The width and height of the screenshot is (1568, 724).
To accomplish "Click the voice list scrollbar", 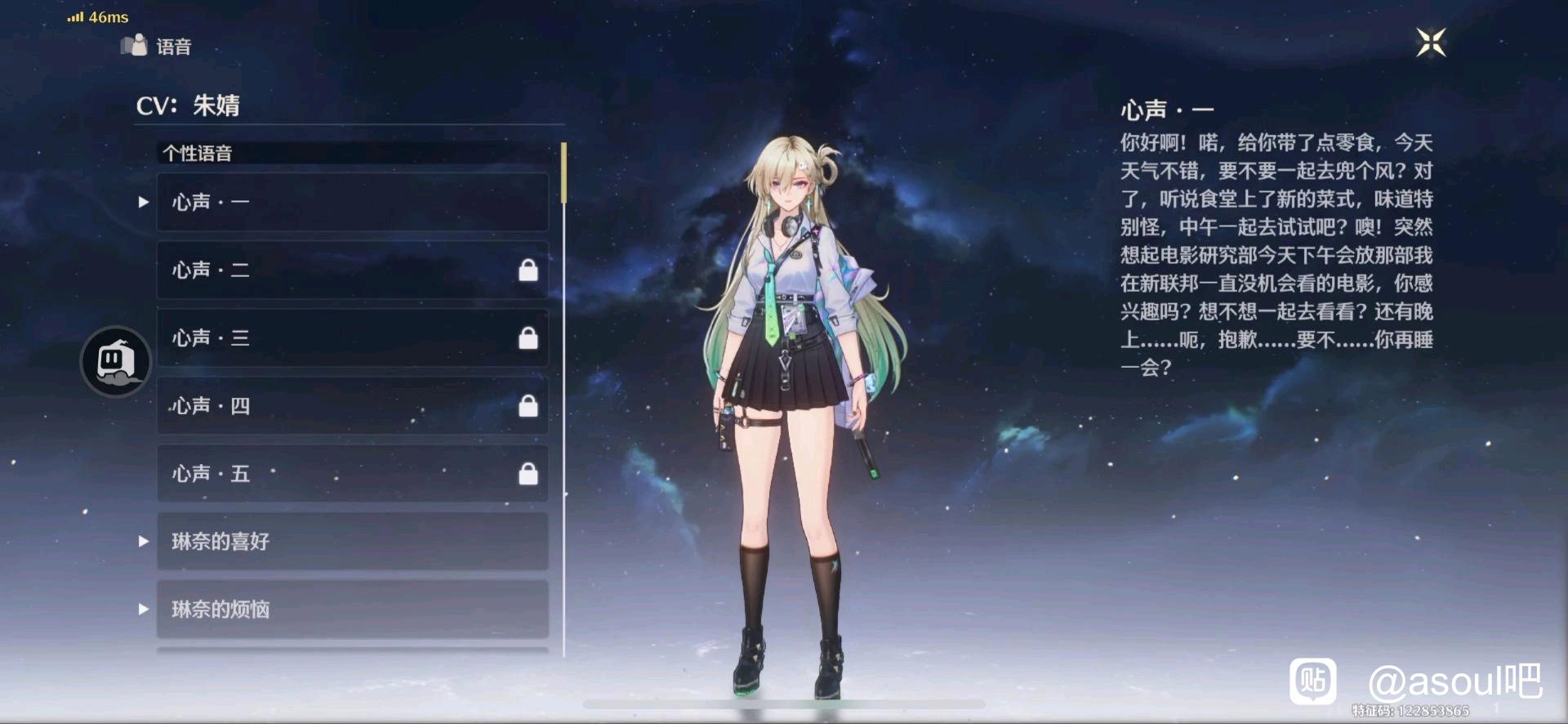I will coord(563,173).
